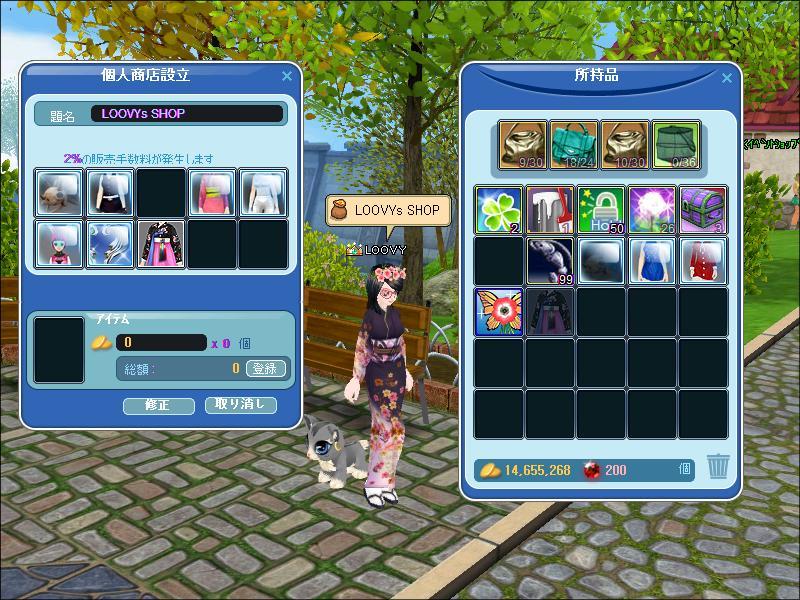This screenshot has height=600, width=800.
Task: Click the inventory trash can icon
Action: coord(718,467)
